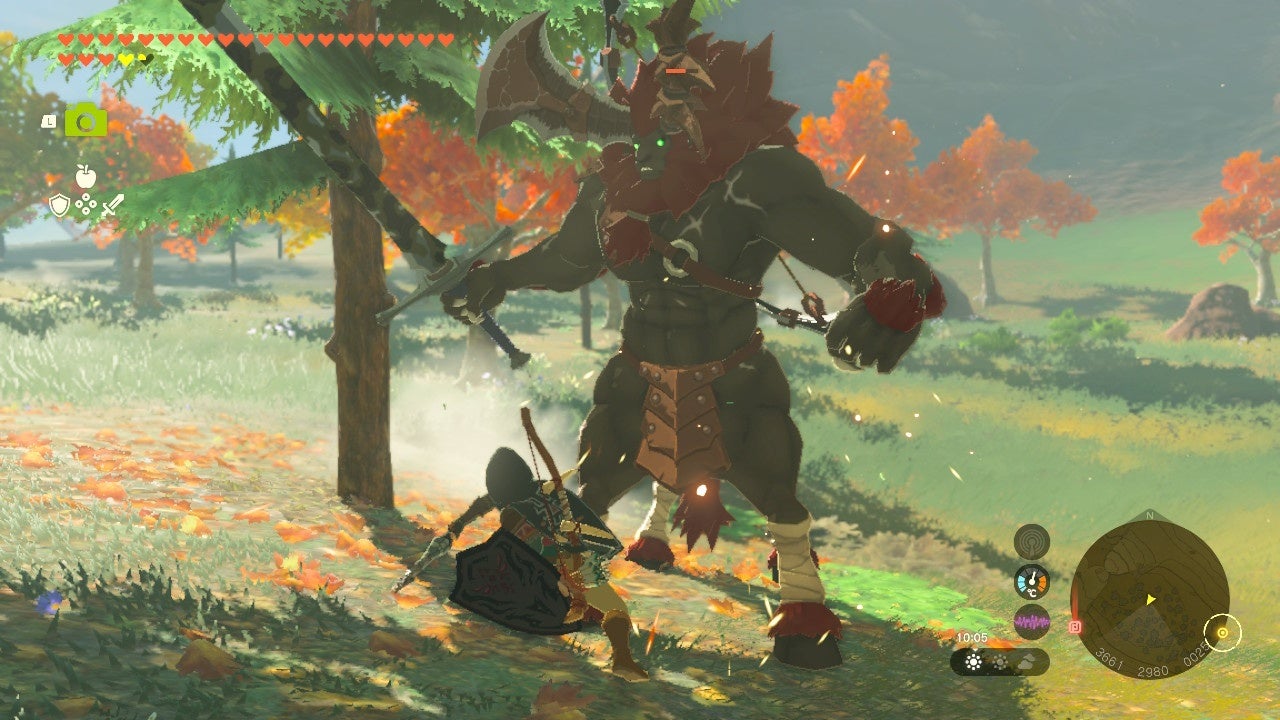Click the red enemy marker beside the minimap
1280x720 pixels.
[1077, 625]
